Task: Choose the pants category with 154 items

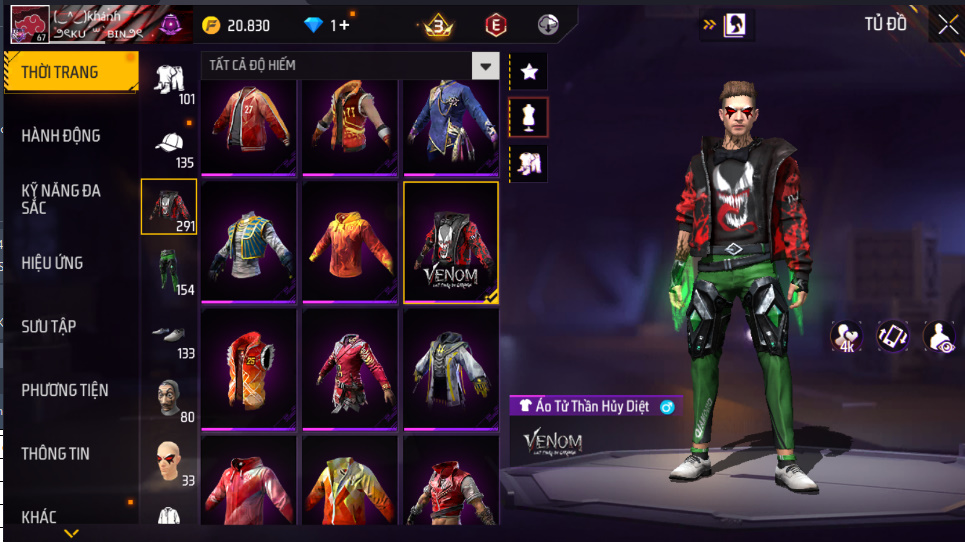Action: tap(169, 272)
